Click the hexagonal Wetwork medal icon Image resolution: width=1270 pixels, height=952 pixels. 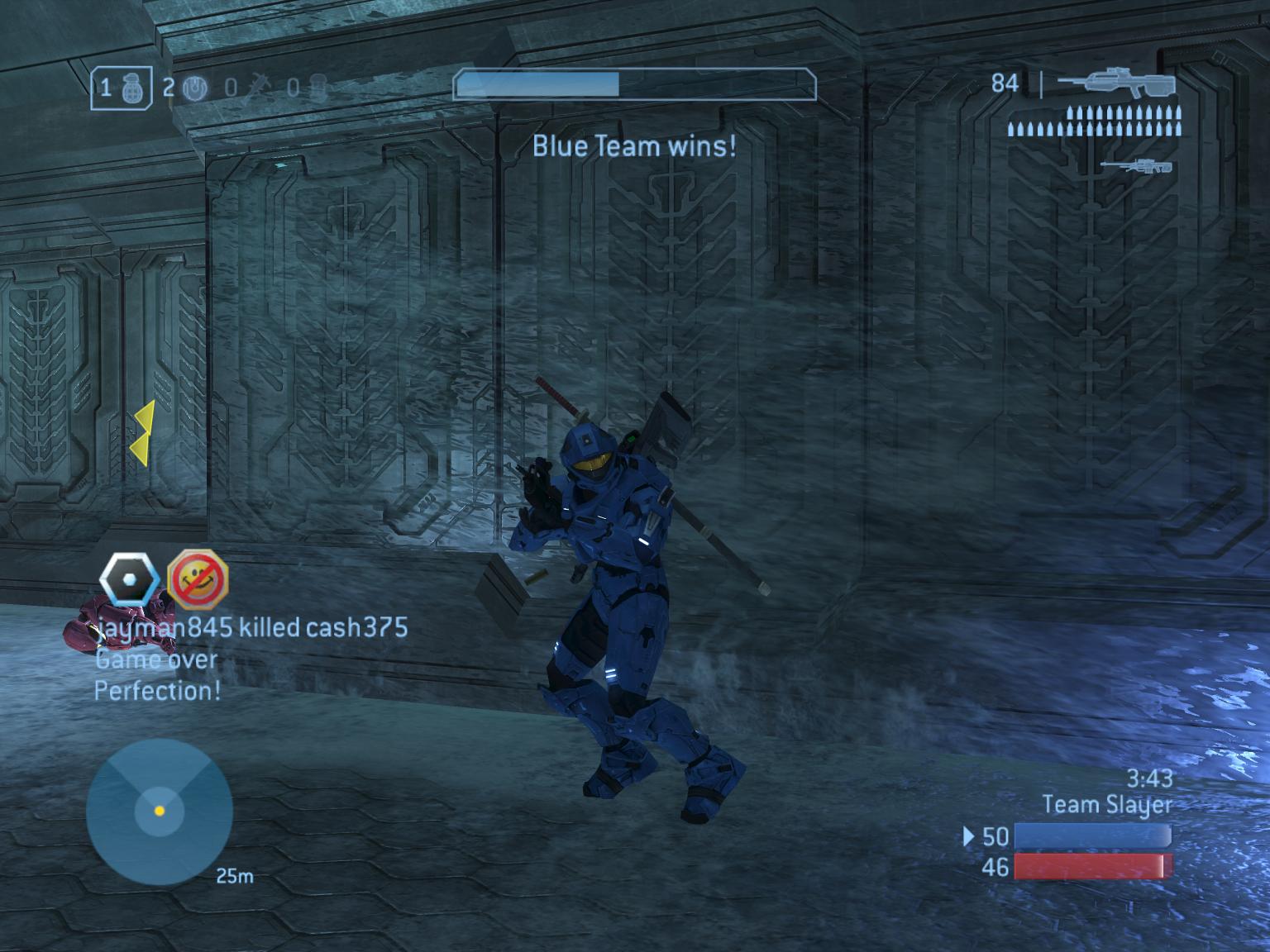tap(131, 578)
